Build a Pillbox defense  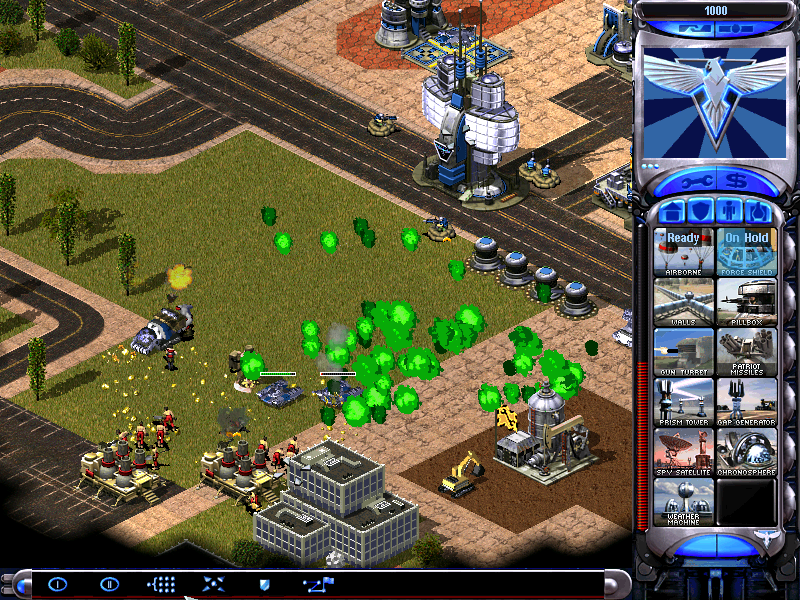[746, 301]
